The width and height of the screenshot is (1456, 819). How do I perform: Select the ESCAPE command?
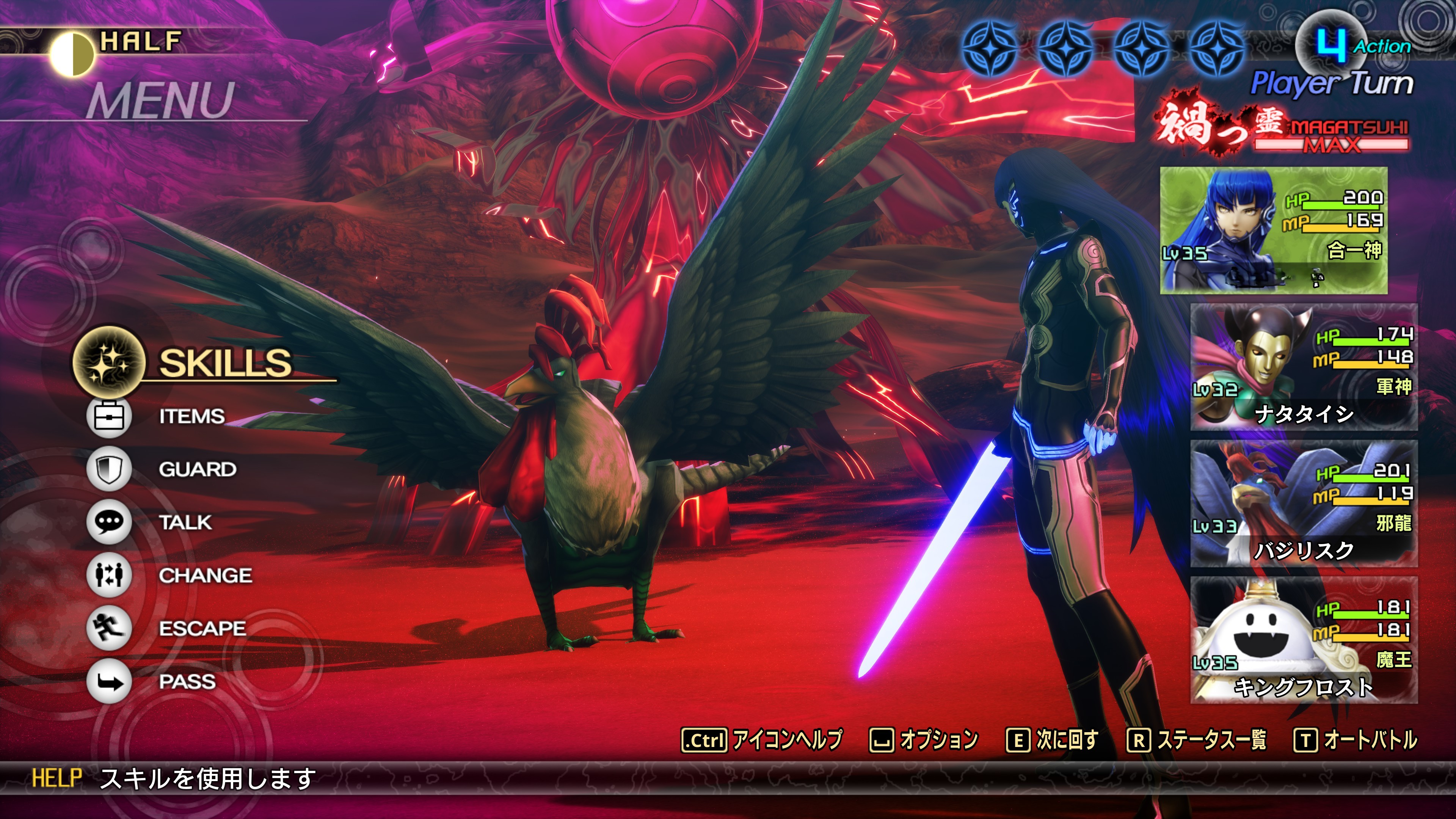pos(202,628)
